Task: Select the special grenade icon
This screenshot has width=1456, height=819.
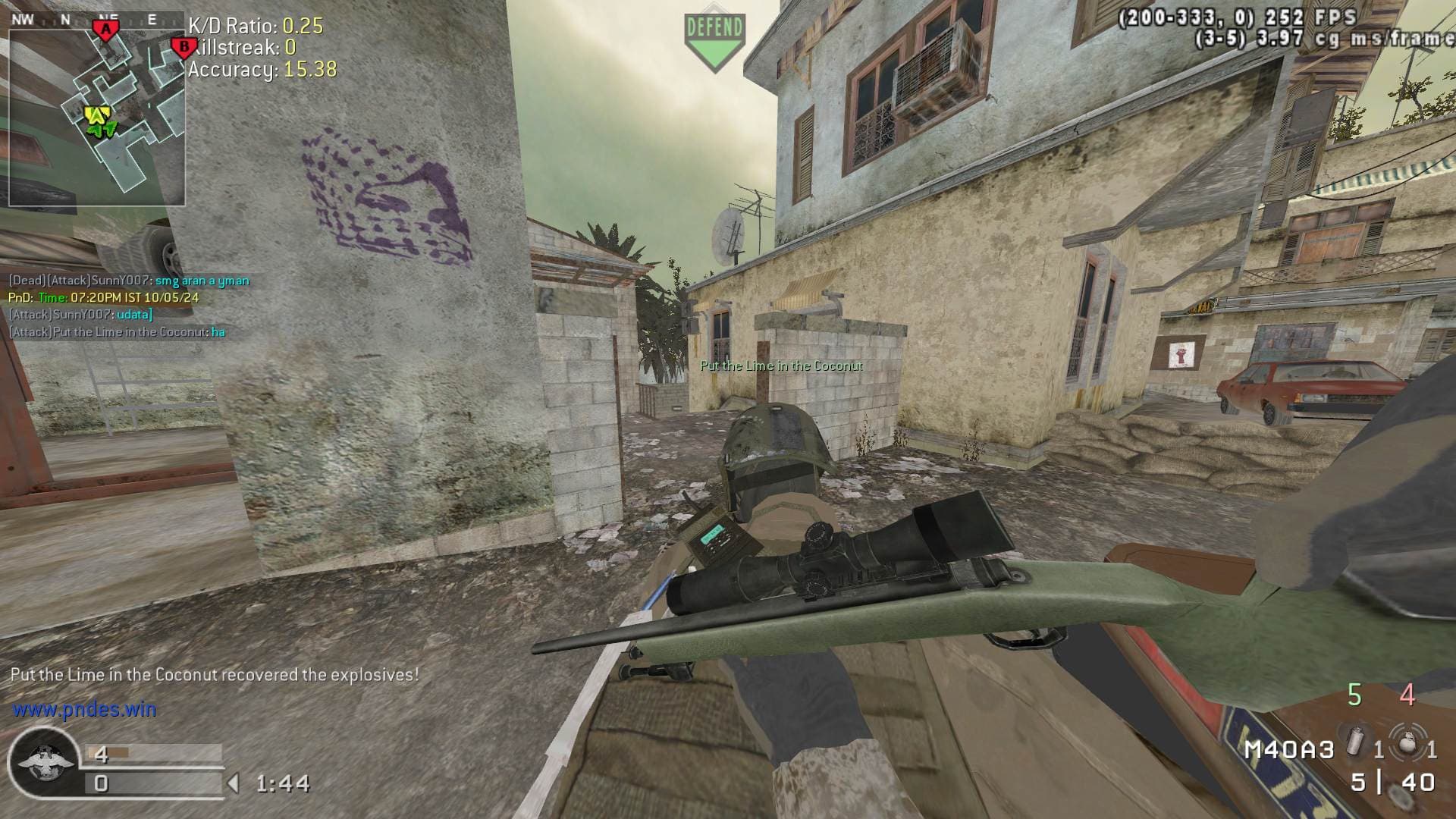Action: (x=1355, y=742)
